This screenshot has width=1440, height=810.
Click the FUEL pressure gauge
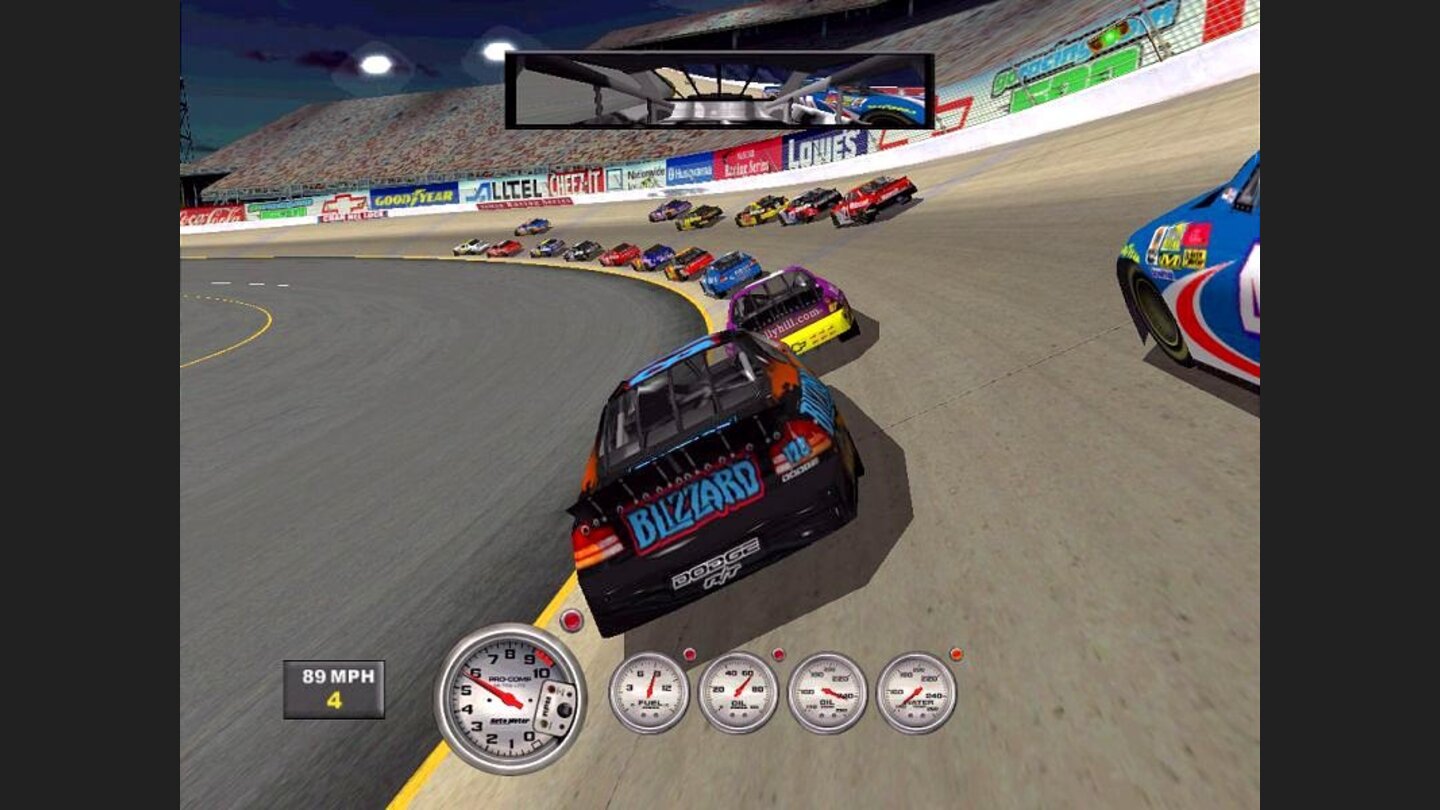650,692
